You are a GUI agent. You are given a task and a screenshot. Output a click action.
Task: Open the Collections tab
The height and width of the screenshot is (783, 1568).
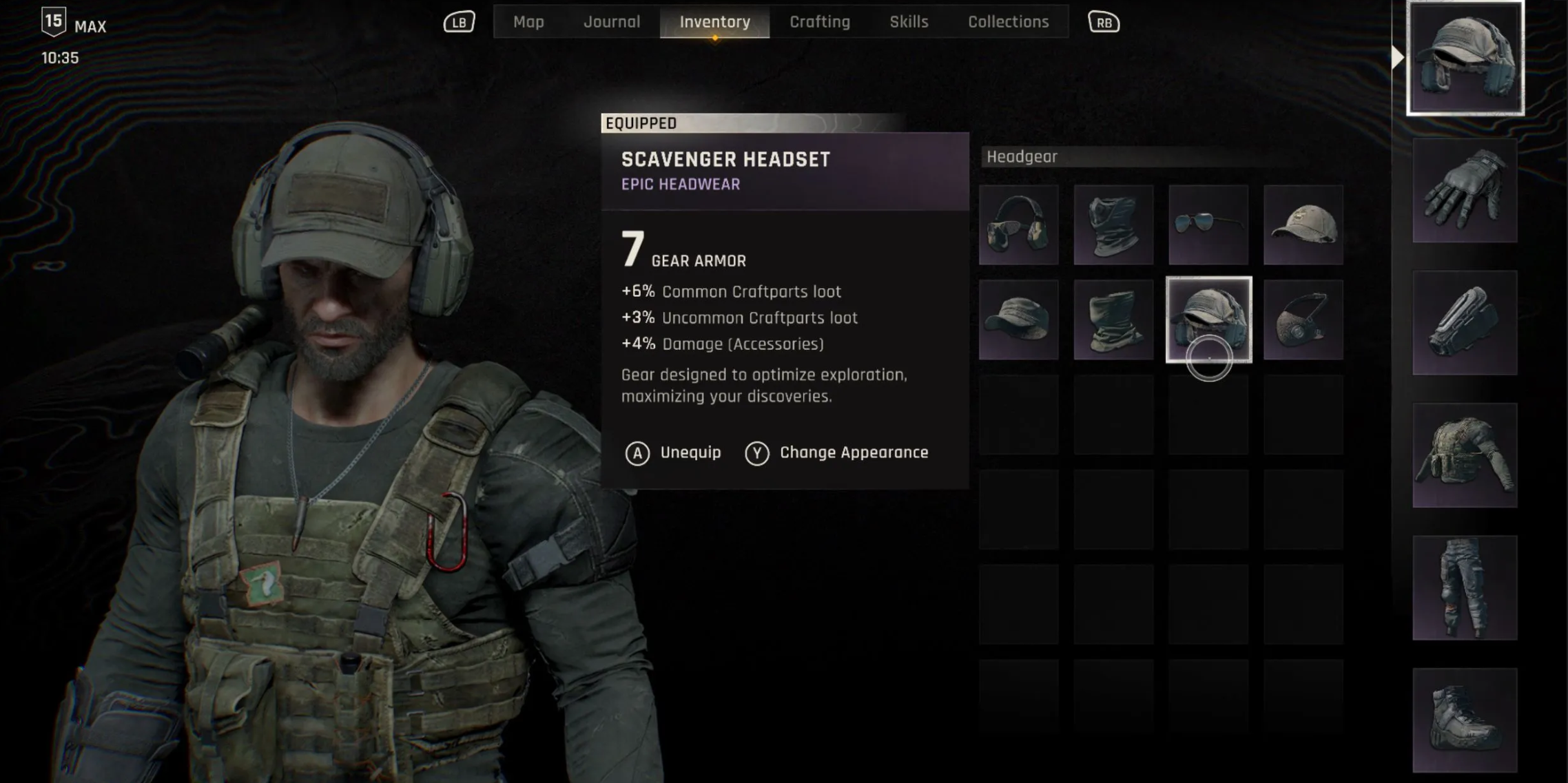click(x=1008, y=22)
